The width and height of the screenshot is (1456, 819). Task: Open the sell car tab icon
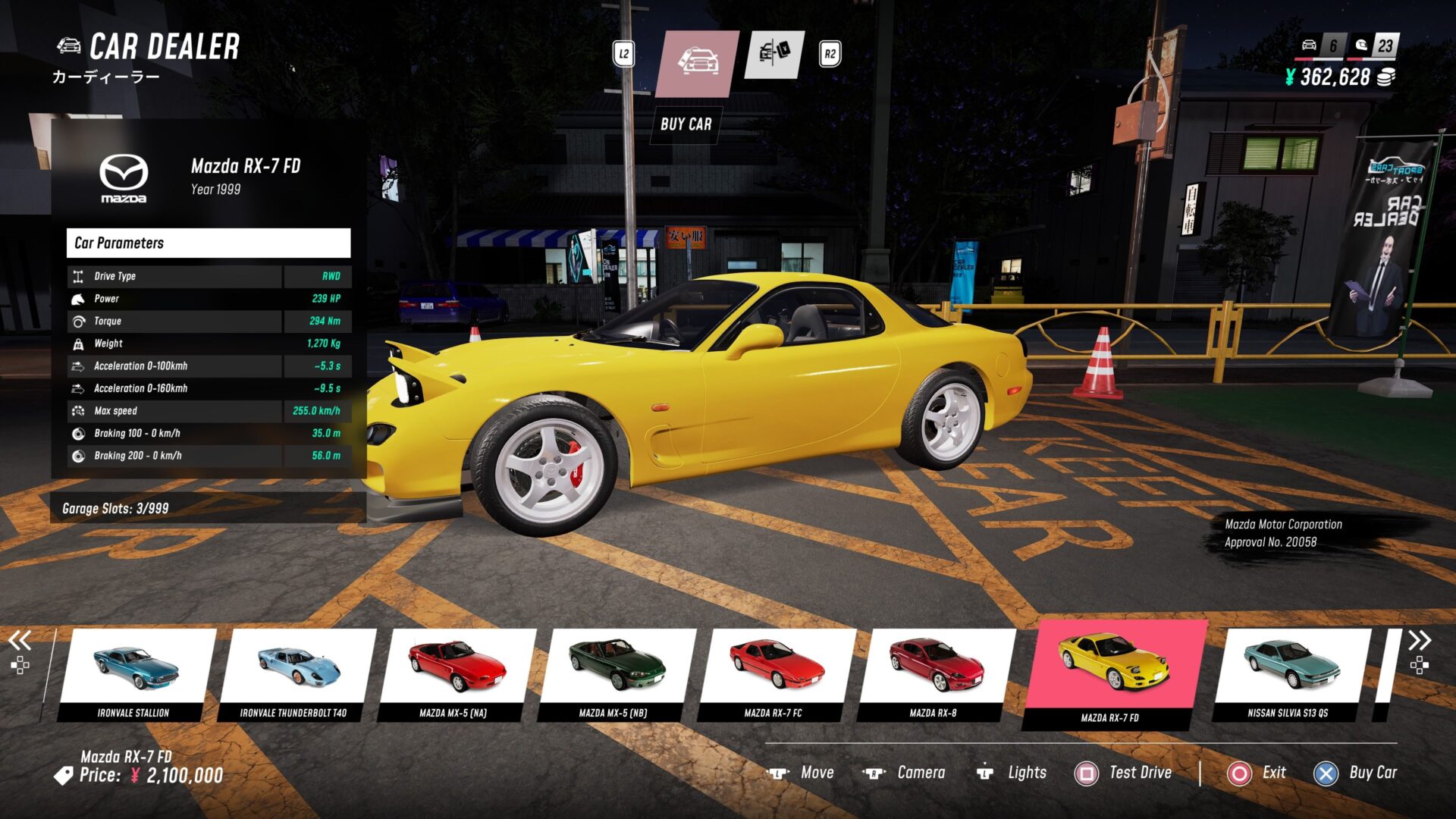click(x=774, y=55)
